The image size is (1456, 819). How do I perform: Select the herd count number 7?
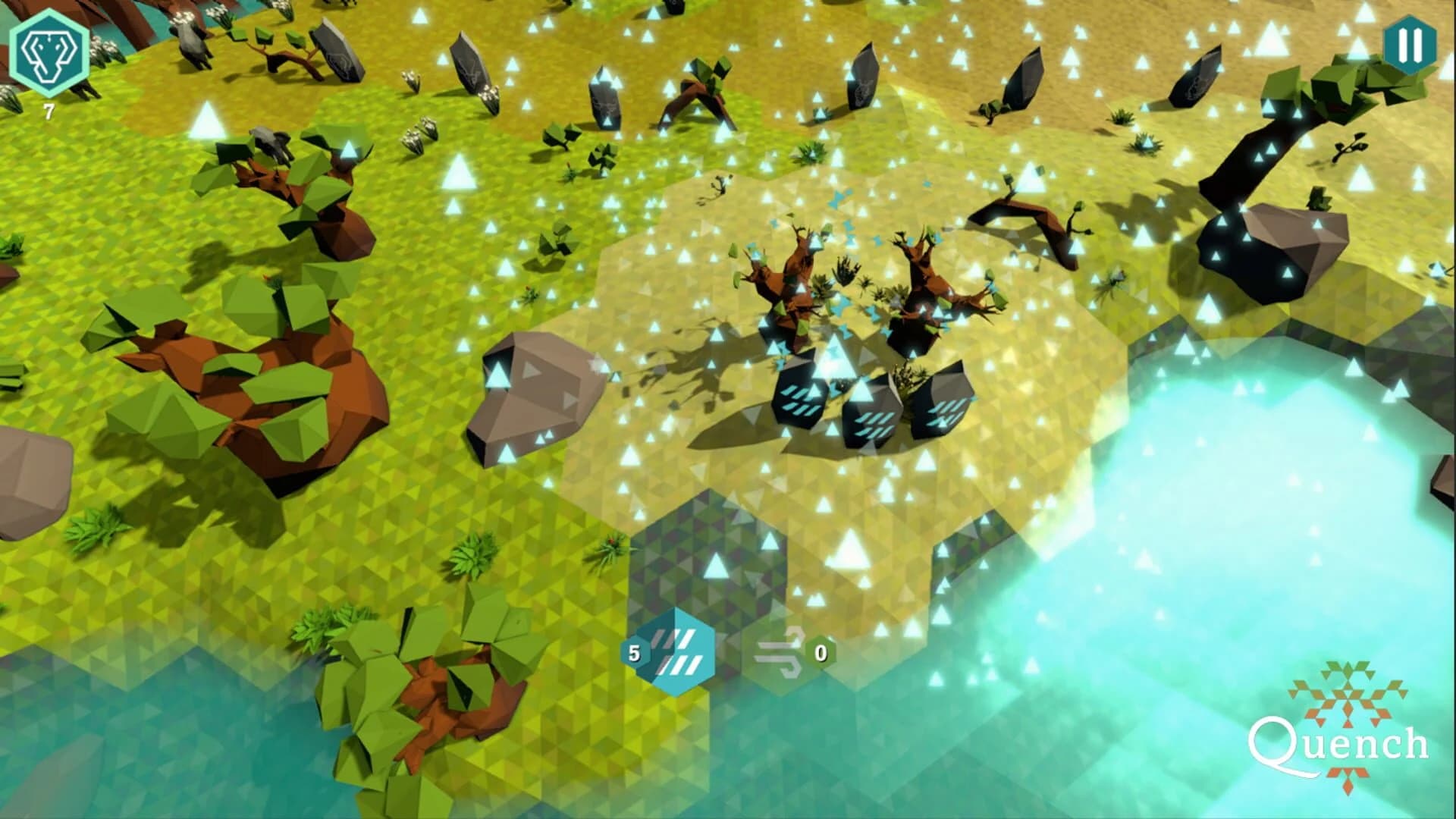point(47,112)
